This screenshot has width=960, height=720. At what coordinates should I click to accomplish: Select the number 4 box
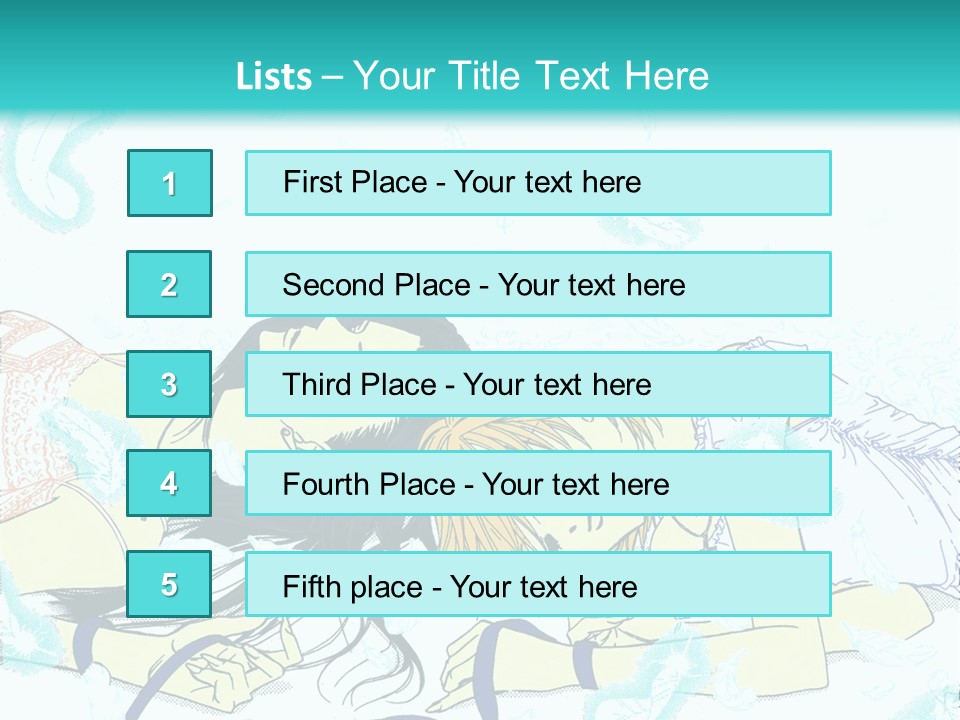pyautogui.click(x=169, y=484)
